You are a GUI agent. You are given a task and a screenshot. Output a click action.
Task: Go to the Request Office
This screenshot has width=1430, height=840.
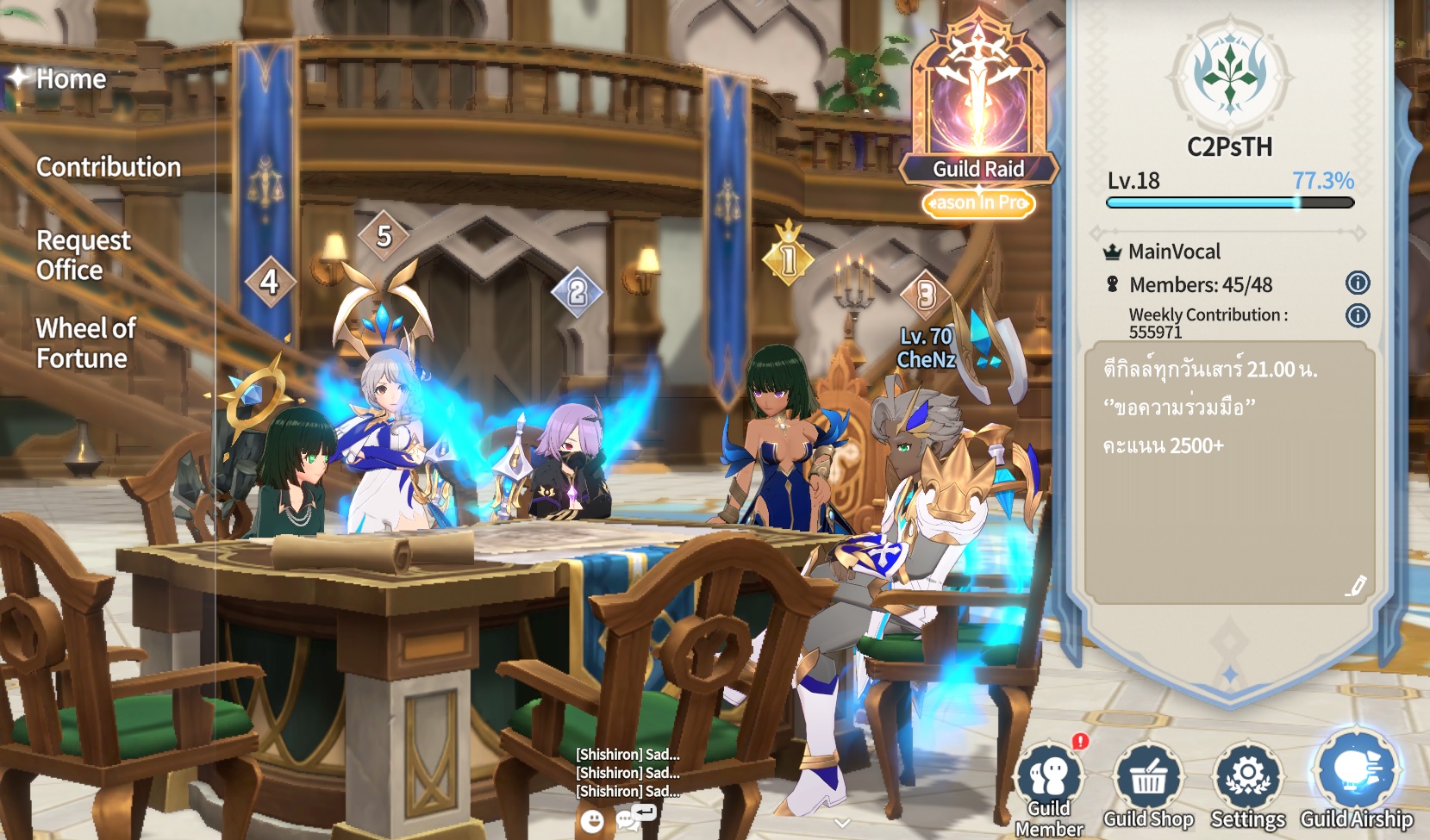pyautogui.click(x=83, y=255)
